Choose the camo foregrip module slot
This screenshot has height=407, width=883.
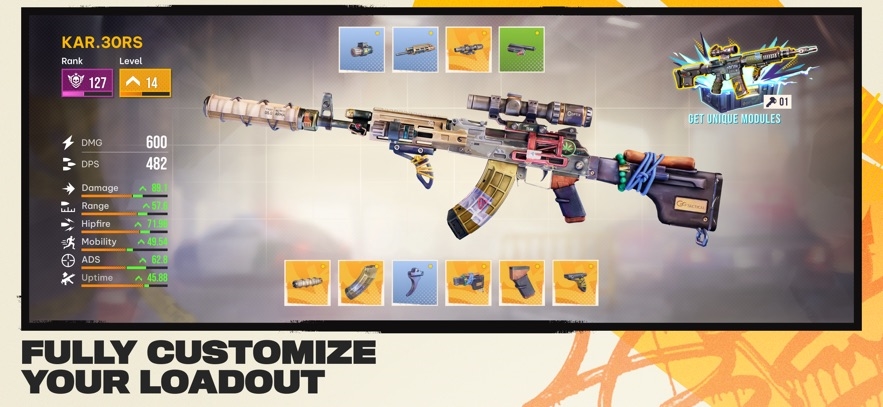pos(575,283)
